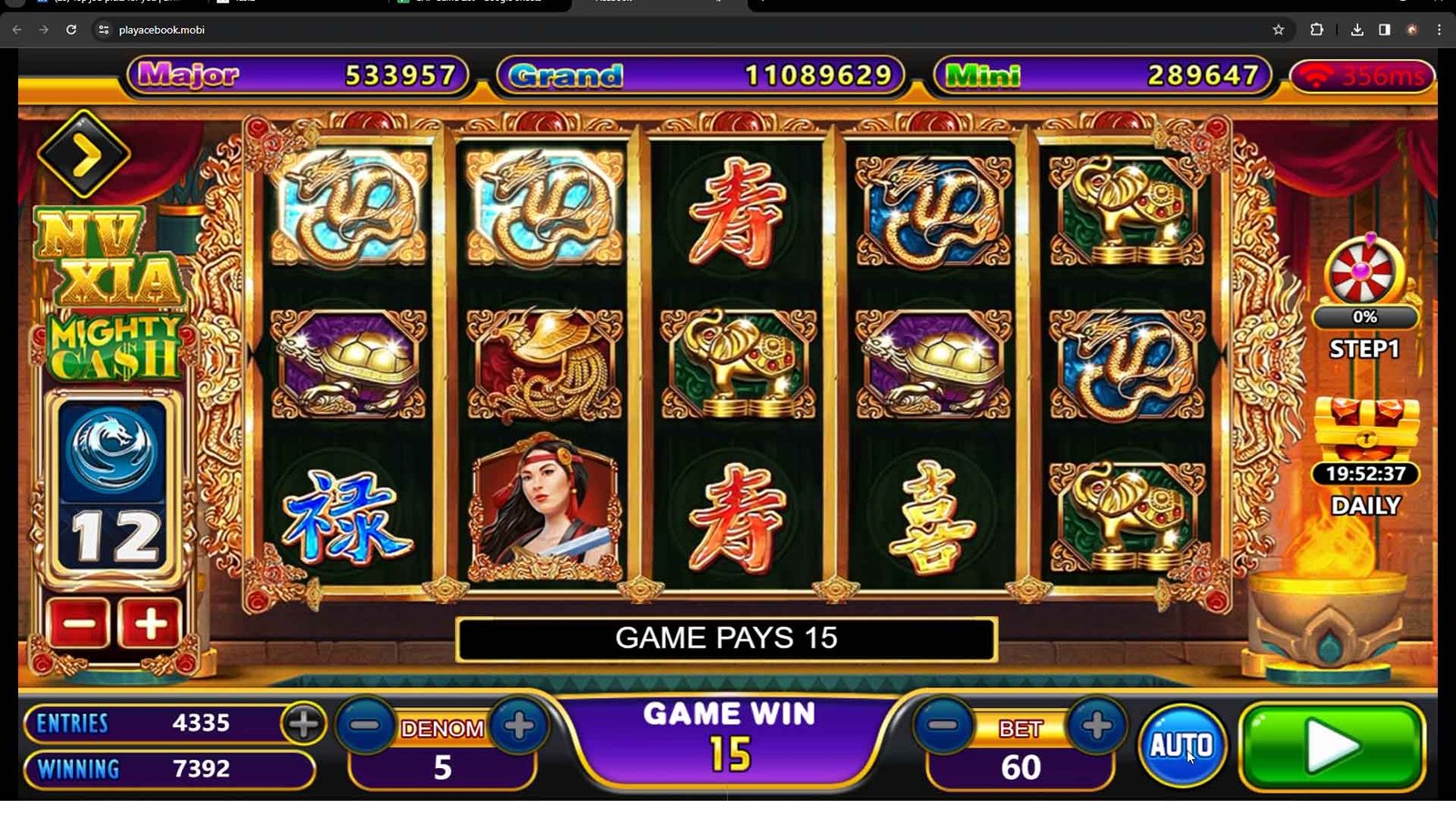Expand the yellow arrow side menu
The image size is (1456, 819).
pos(84,156)
